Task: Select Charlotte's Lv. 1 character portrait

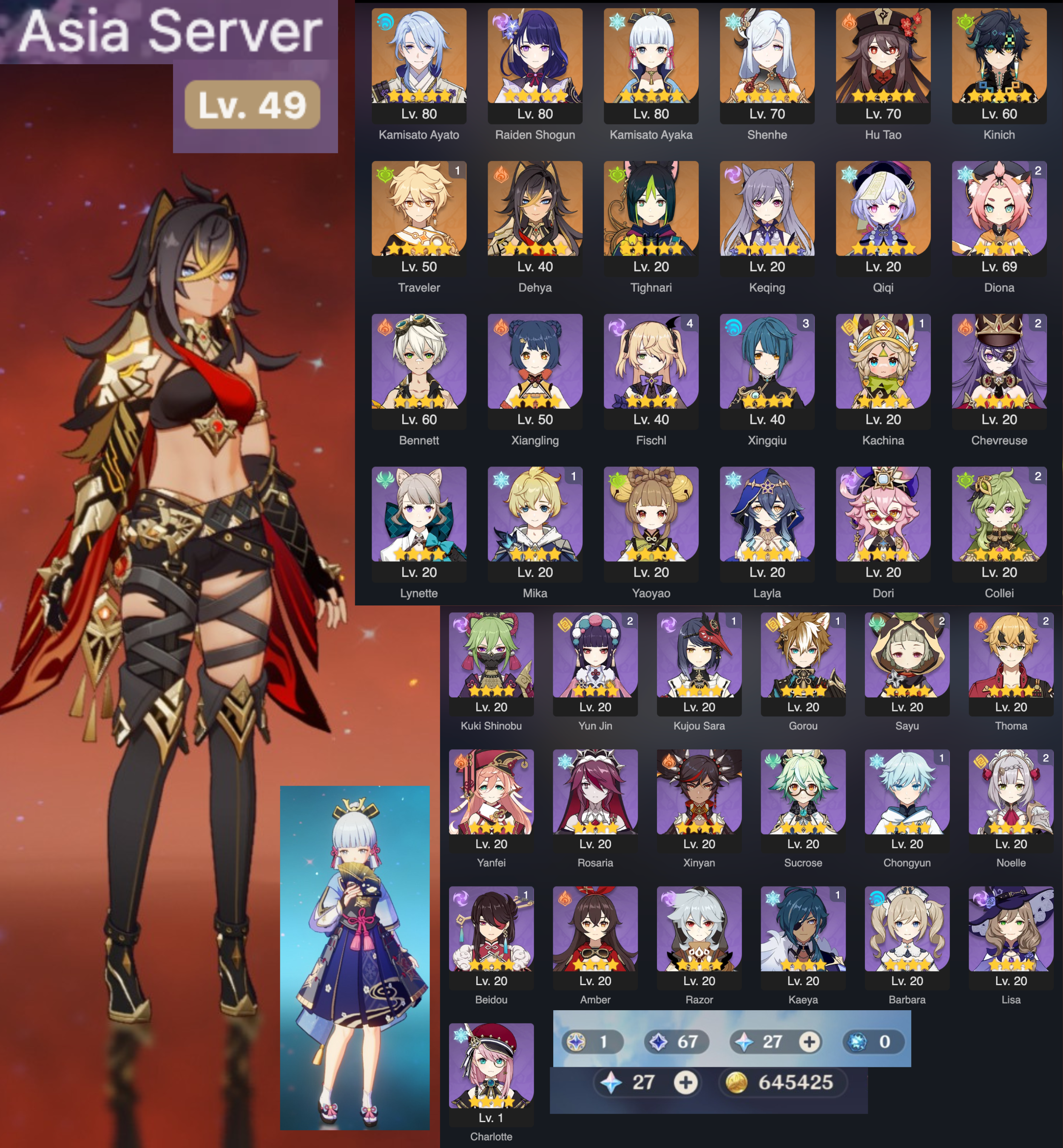Action: [x=492, y=1064]
